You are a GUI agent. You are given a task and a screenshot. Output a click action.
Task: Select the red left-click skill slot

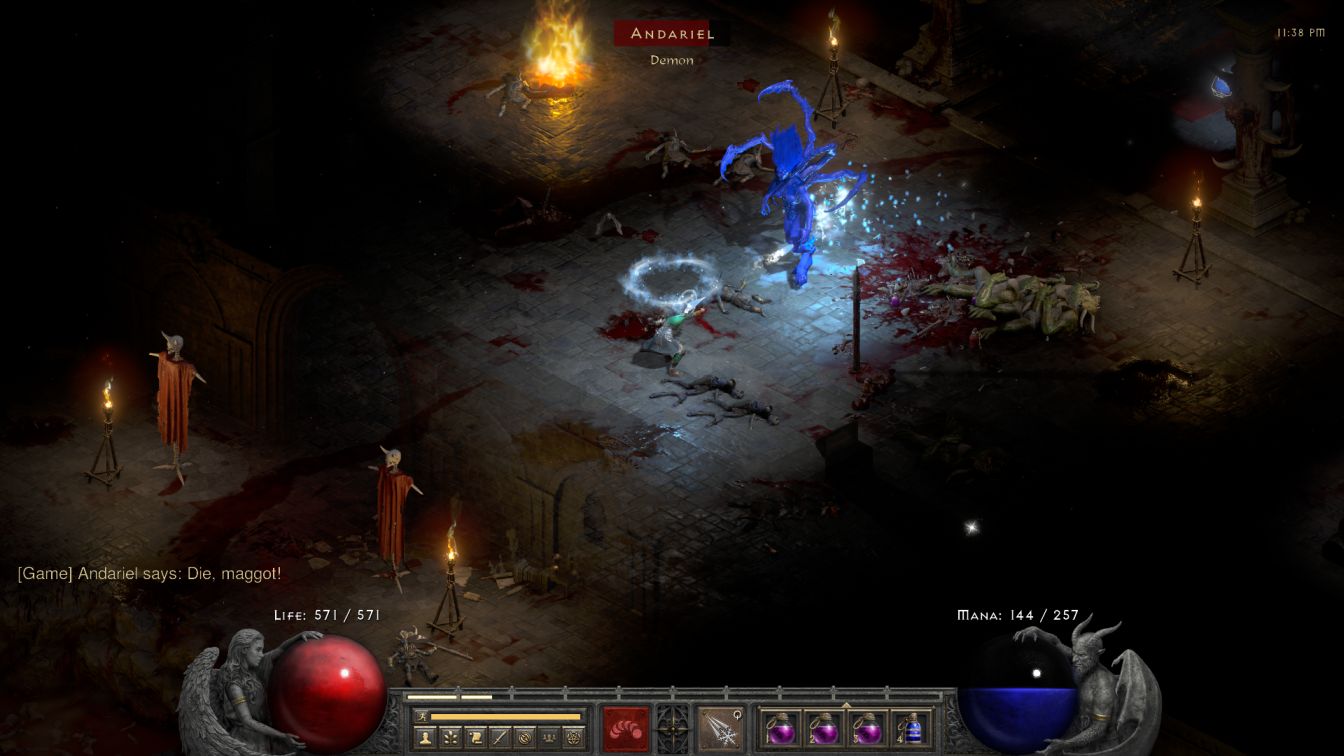626,728
